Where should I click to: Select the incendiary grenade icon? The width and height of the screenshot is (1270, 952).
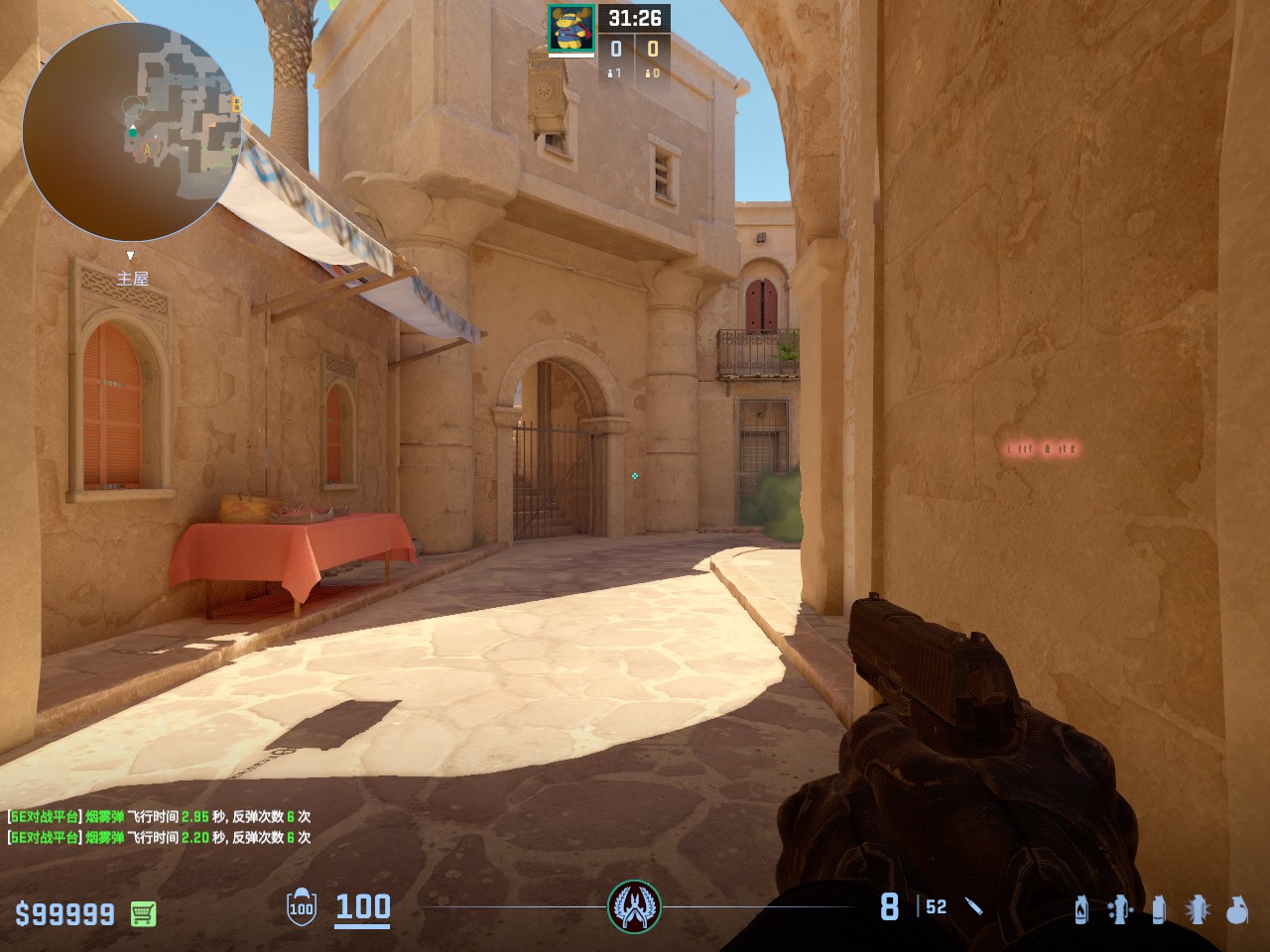click(1081, 908)
